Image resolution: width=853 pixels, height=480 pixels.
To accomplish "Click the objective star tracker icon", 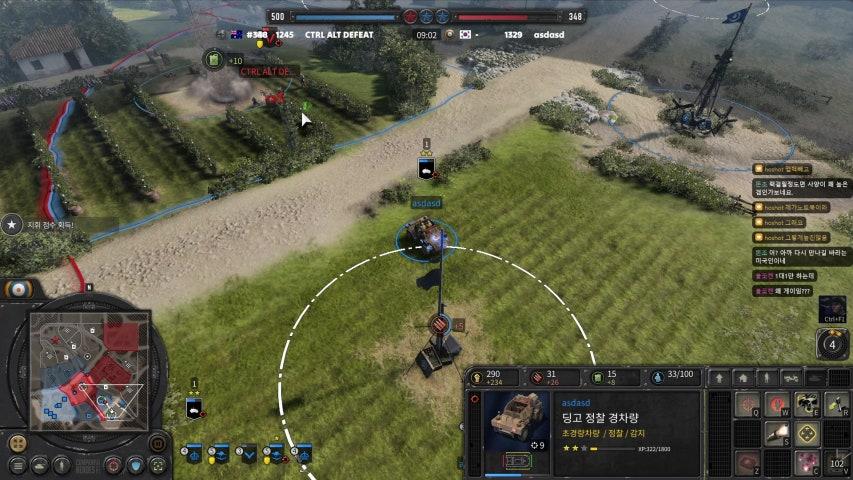I will (12, 225).
